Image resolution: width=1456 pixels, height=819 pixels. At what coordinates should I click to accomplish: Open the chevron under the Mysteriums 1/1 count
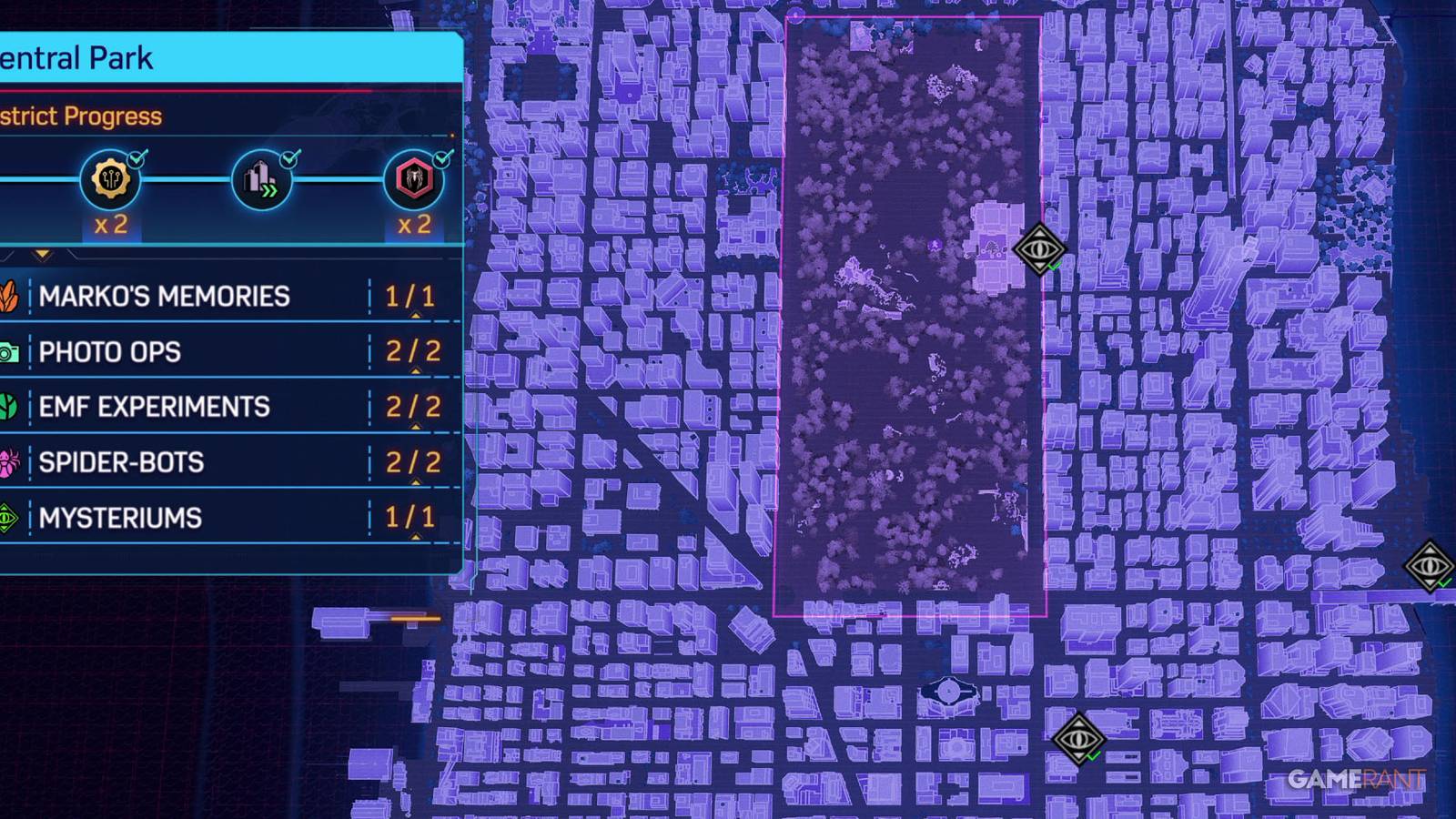(417, 535)
